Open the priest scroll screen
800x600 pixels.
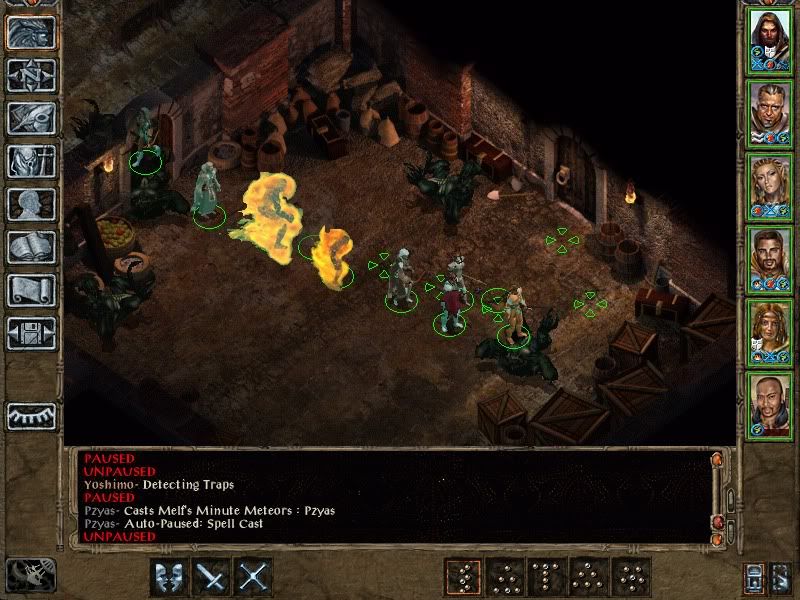tap(31, 290)
